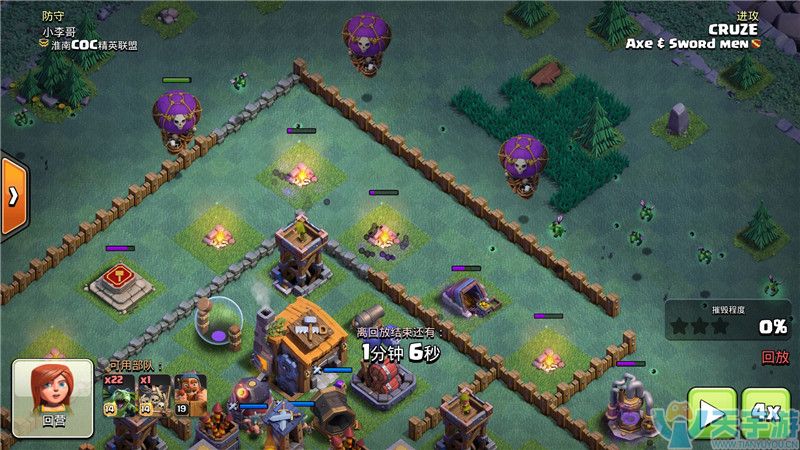Expand the orange arrow side panel

click(11, 195)
